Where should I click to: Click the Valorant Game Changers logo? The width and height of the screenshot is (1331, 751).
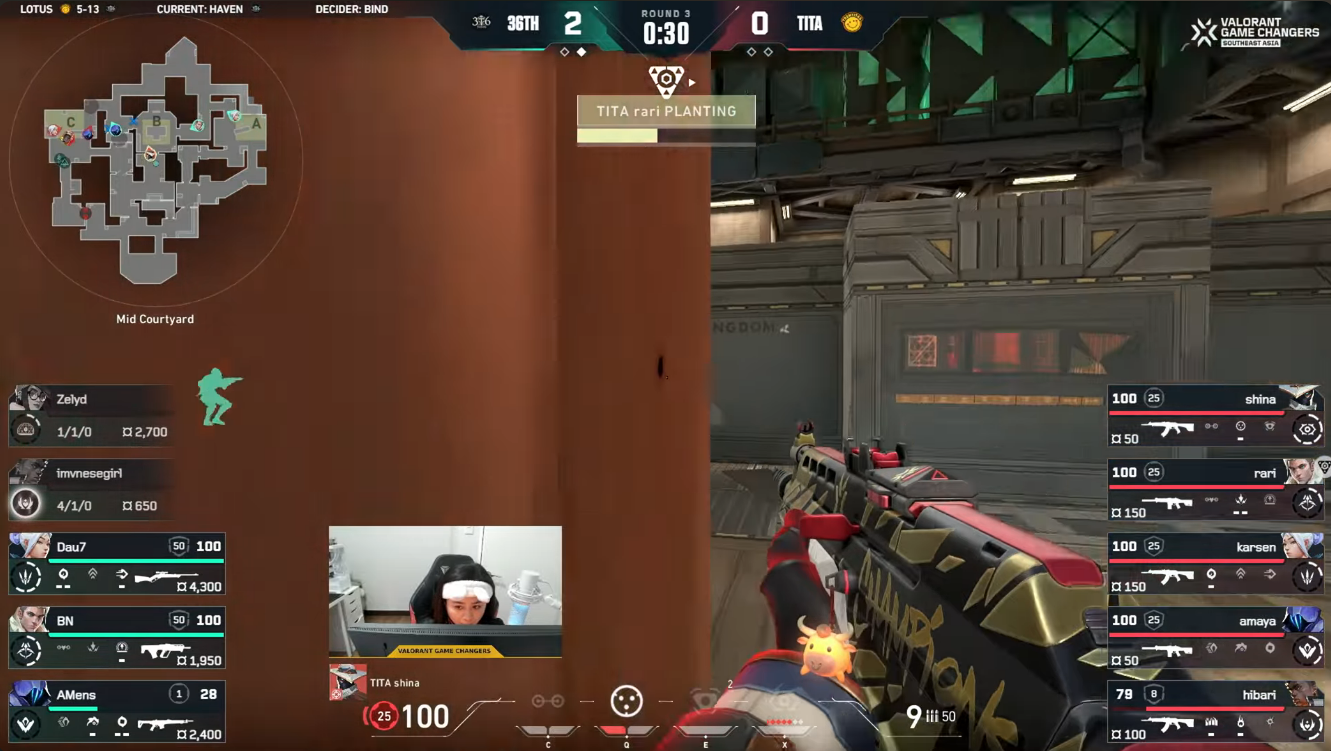(1255, 32)
